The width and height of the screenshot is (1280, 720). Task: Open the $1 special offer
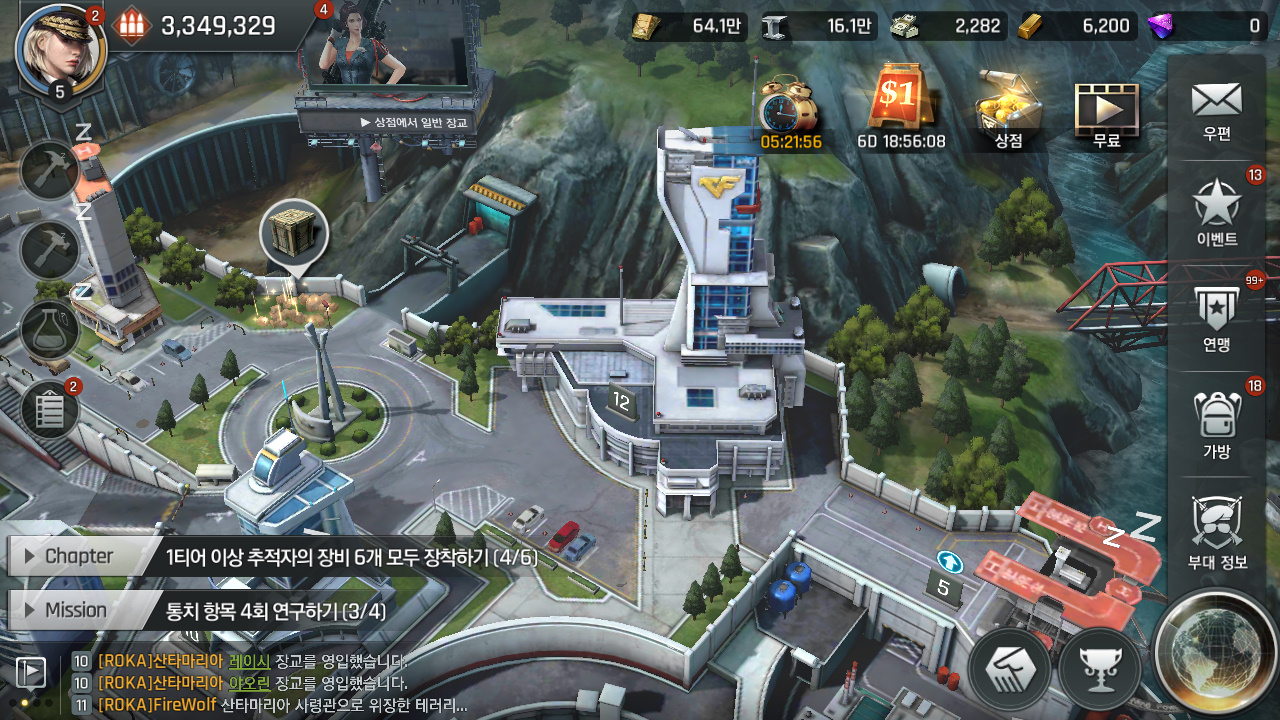pos(900,105)
